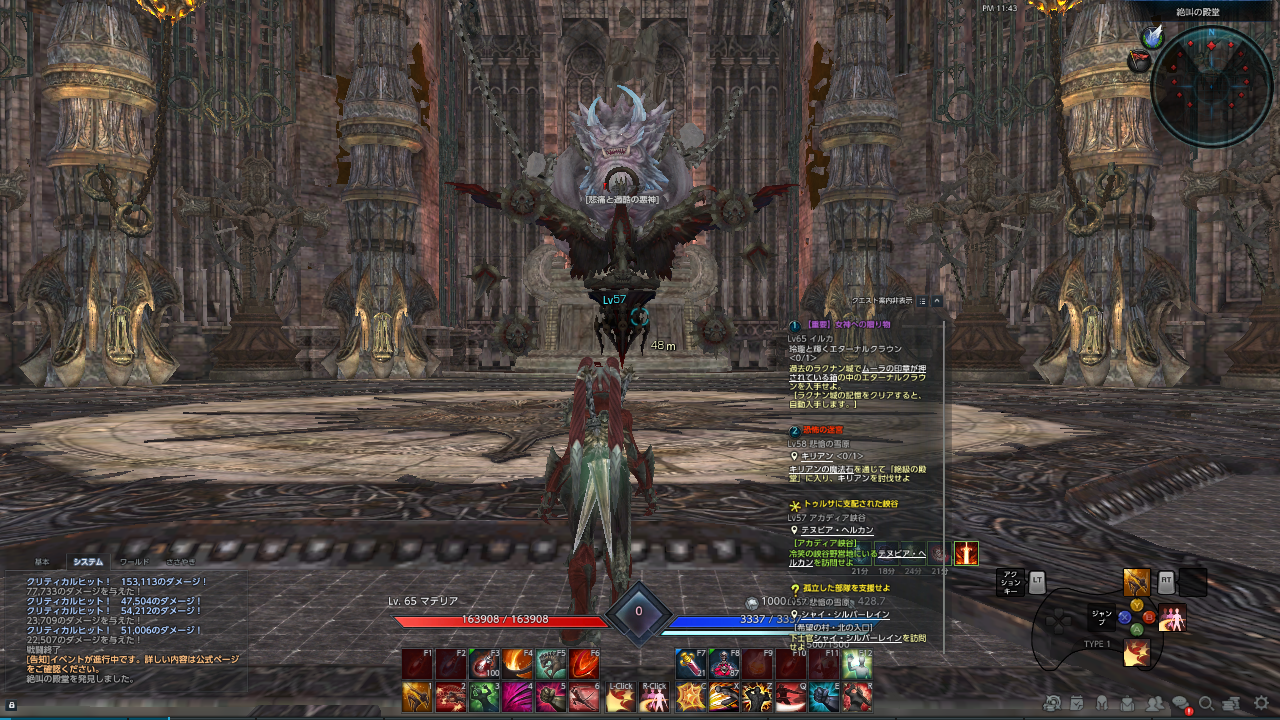Select the 恐怖の迷宮 quest in tracker
Screen dimensions: 1280x720
tap(815, 430)
